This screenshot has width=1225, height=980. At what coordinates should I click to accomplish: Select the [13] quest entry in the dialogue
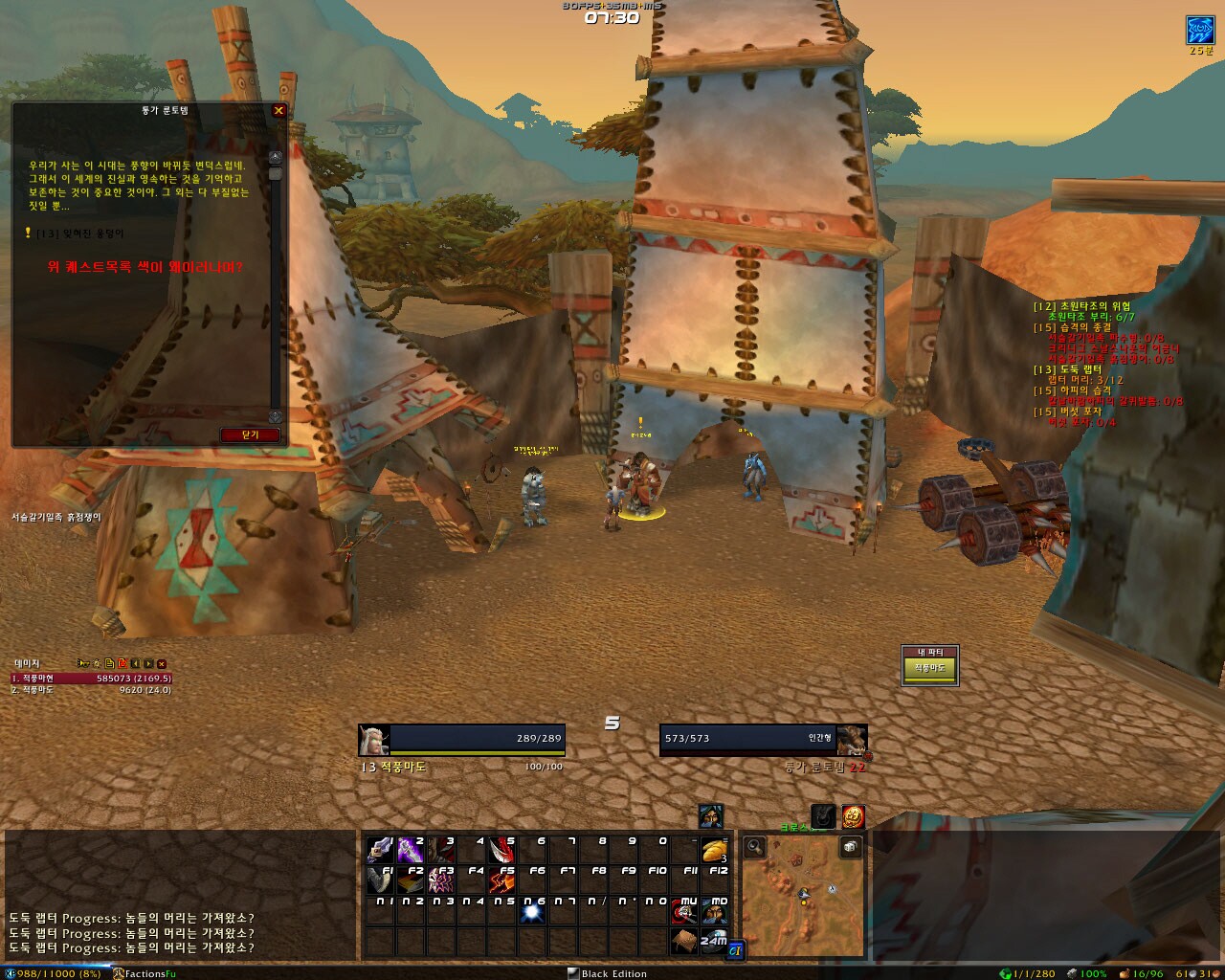click(78, 233)
